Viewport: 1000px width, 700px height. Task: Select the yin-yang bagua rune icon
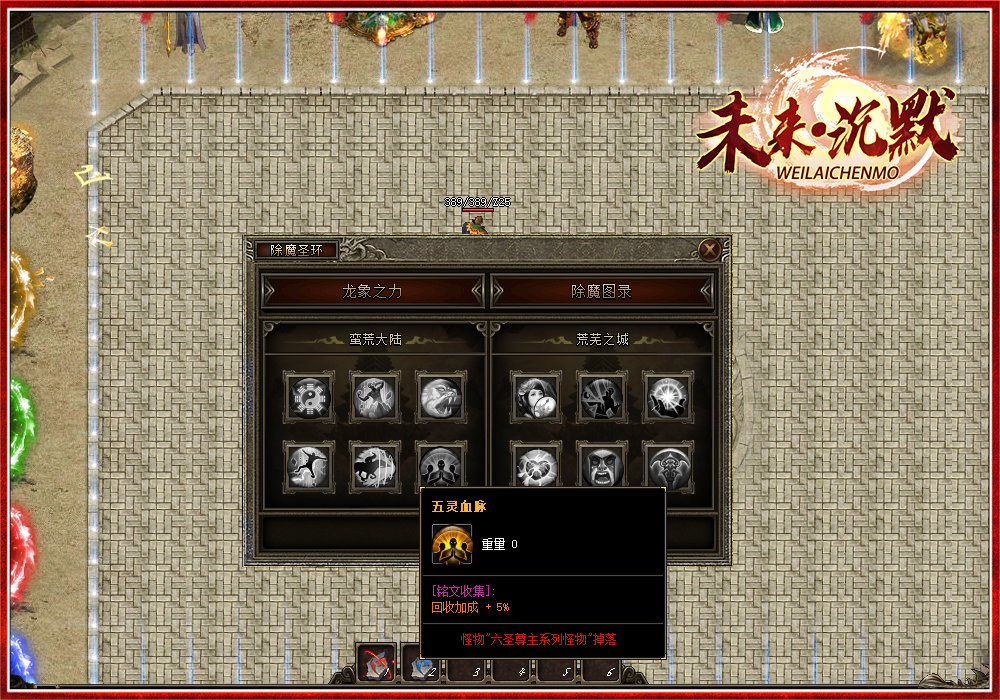click(x=308, y=398)
